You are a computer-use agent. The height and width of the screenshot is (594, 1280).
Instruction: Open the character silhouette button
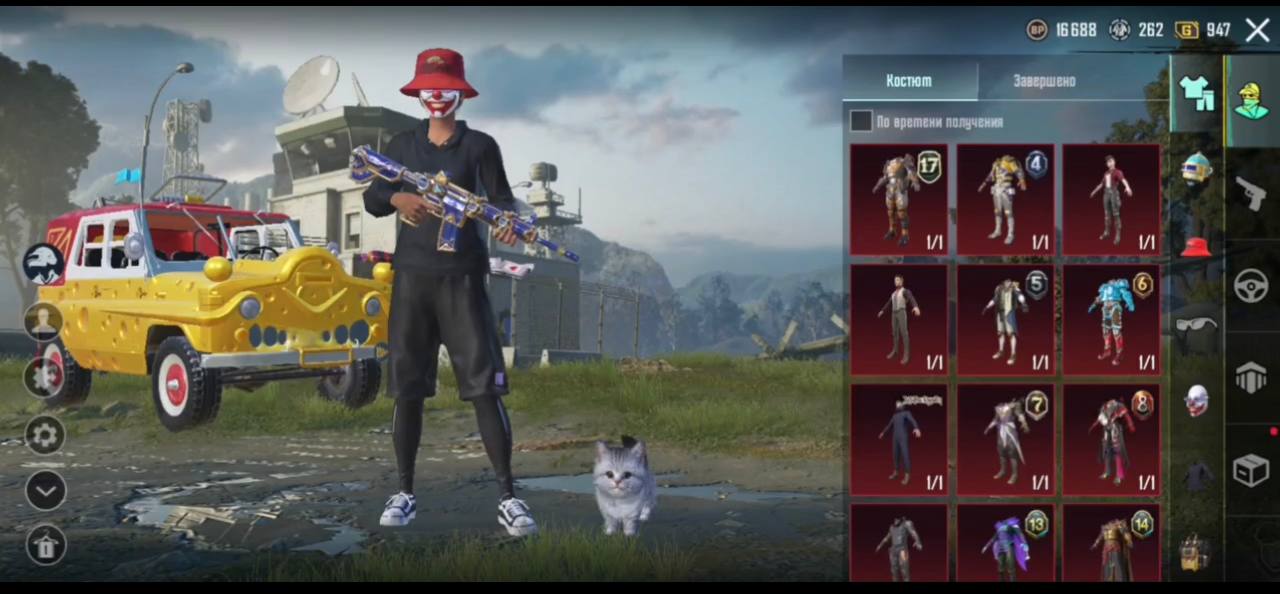click(44, 322)
